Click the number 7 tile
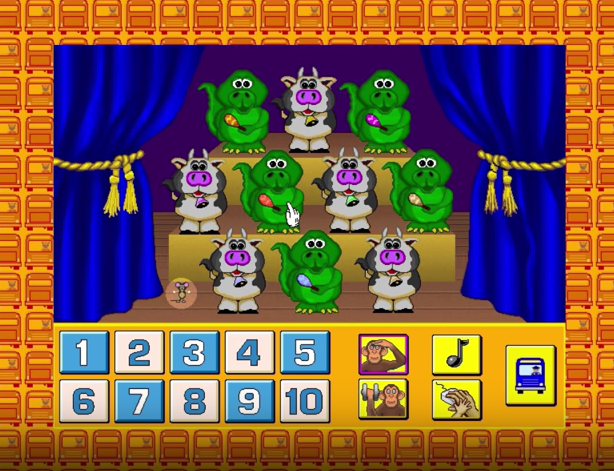Screen dimensions: 614x471 (139, 401)
